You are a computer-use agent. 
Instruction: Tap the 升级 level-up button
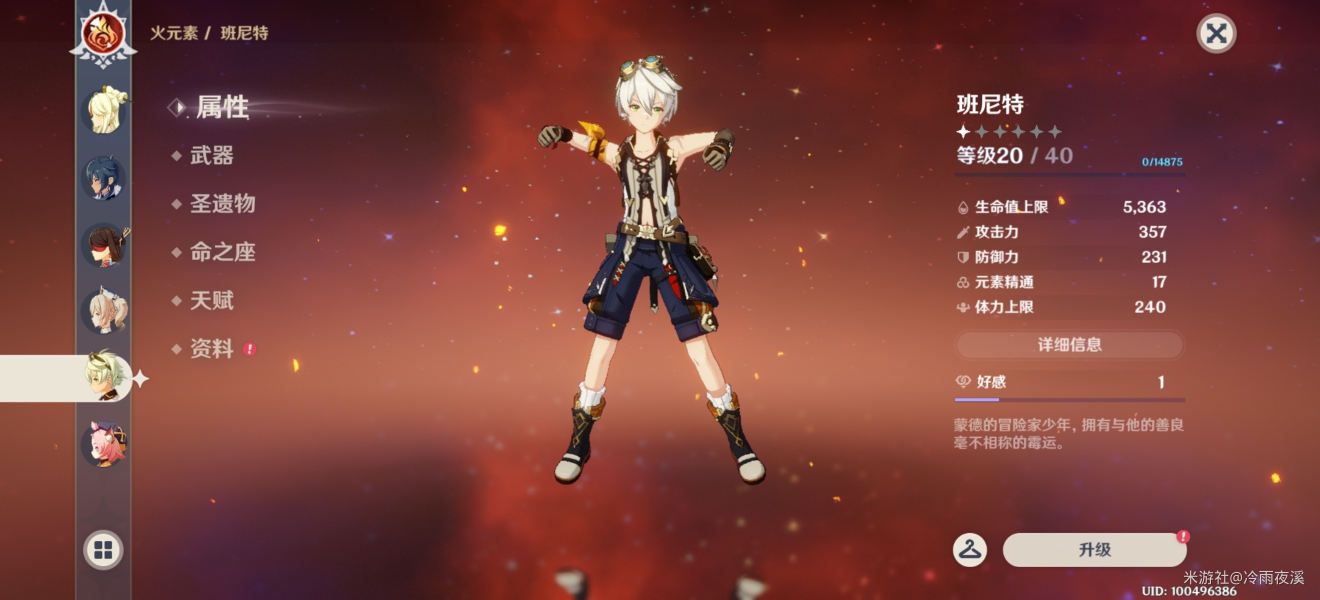click(x=1094, y=550)
